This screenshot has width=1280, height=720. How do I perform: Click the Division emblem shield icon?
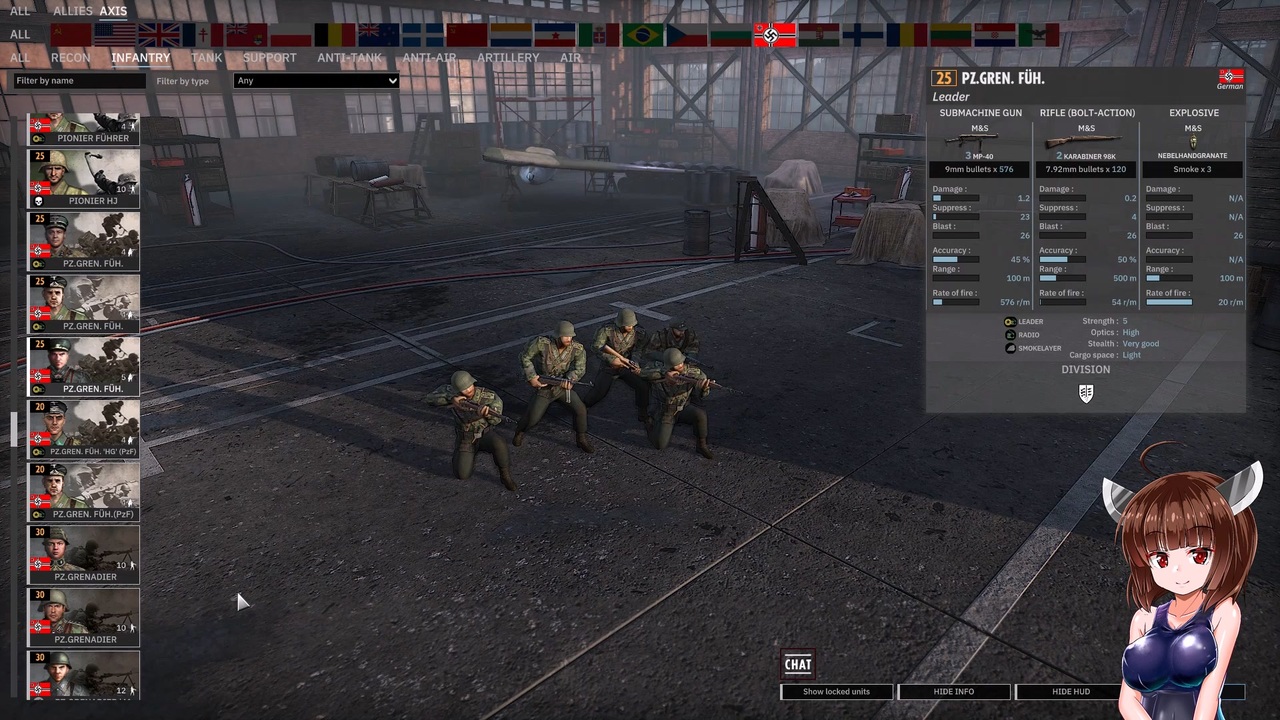[1086, 392]
